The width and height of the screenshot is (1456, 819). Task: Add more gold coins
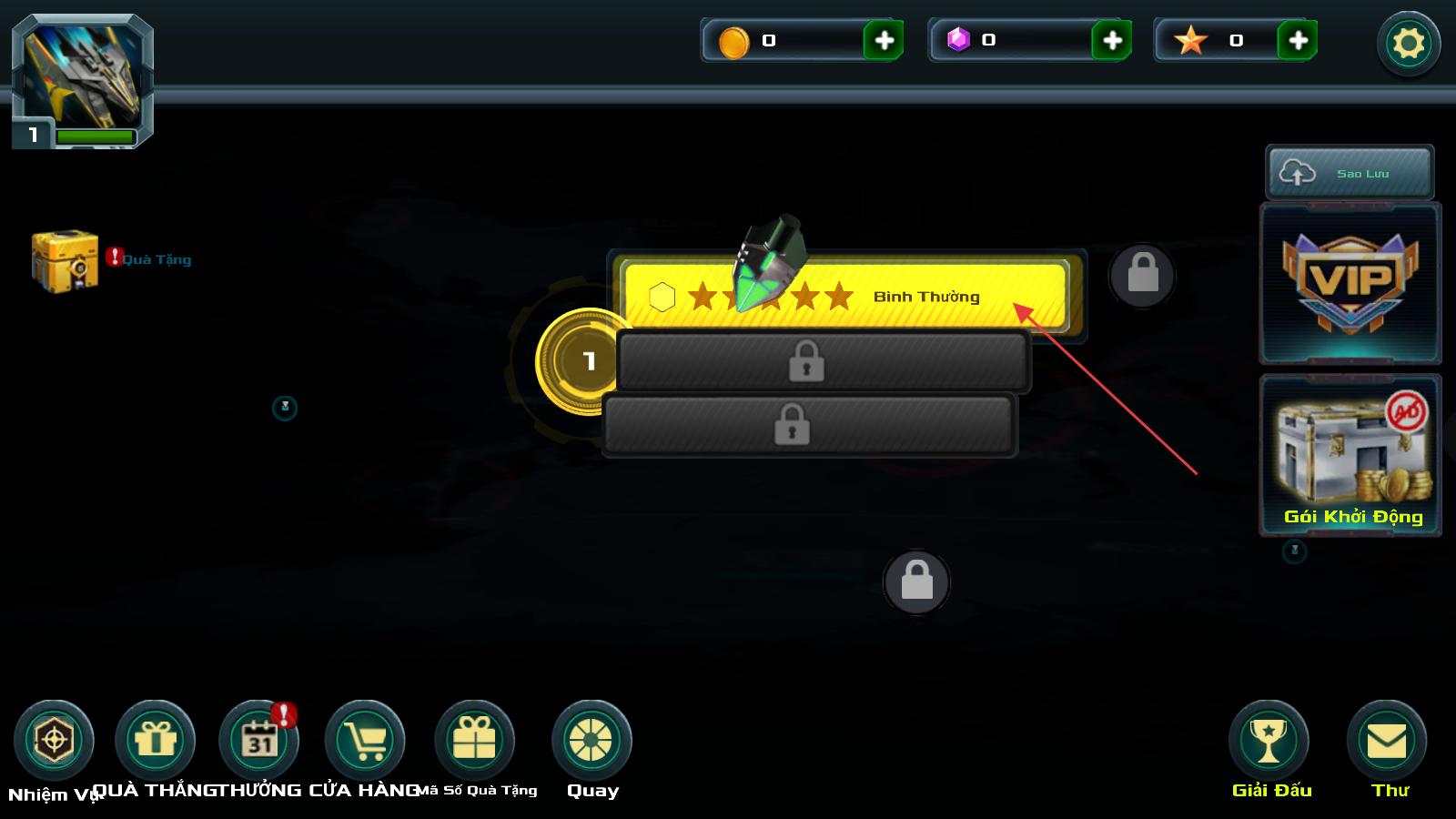[883, 41]
